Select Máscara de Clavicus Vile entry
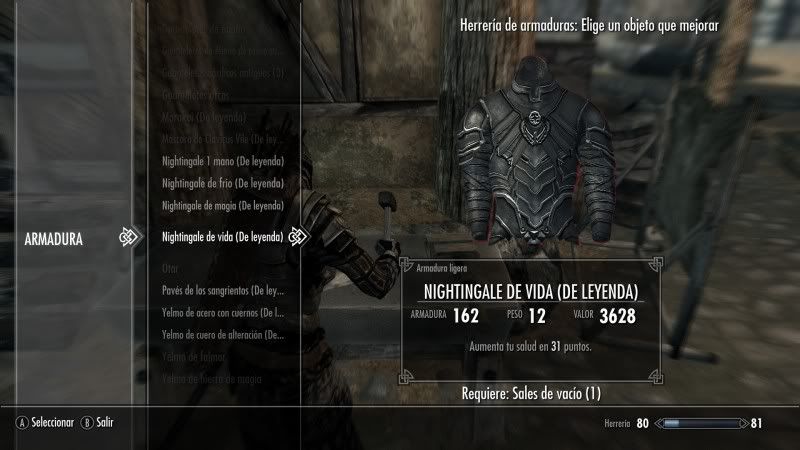Screen dimensions: 800x450 tap(222, 139)
